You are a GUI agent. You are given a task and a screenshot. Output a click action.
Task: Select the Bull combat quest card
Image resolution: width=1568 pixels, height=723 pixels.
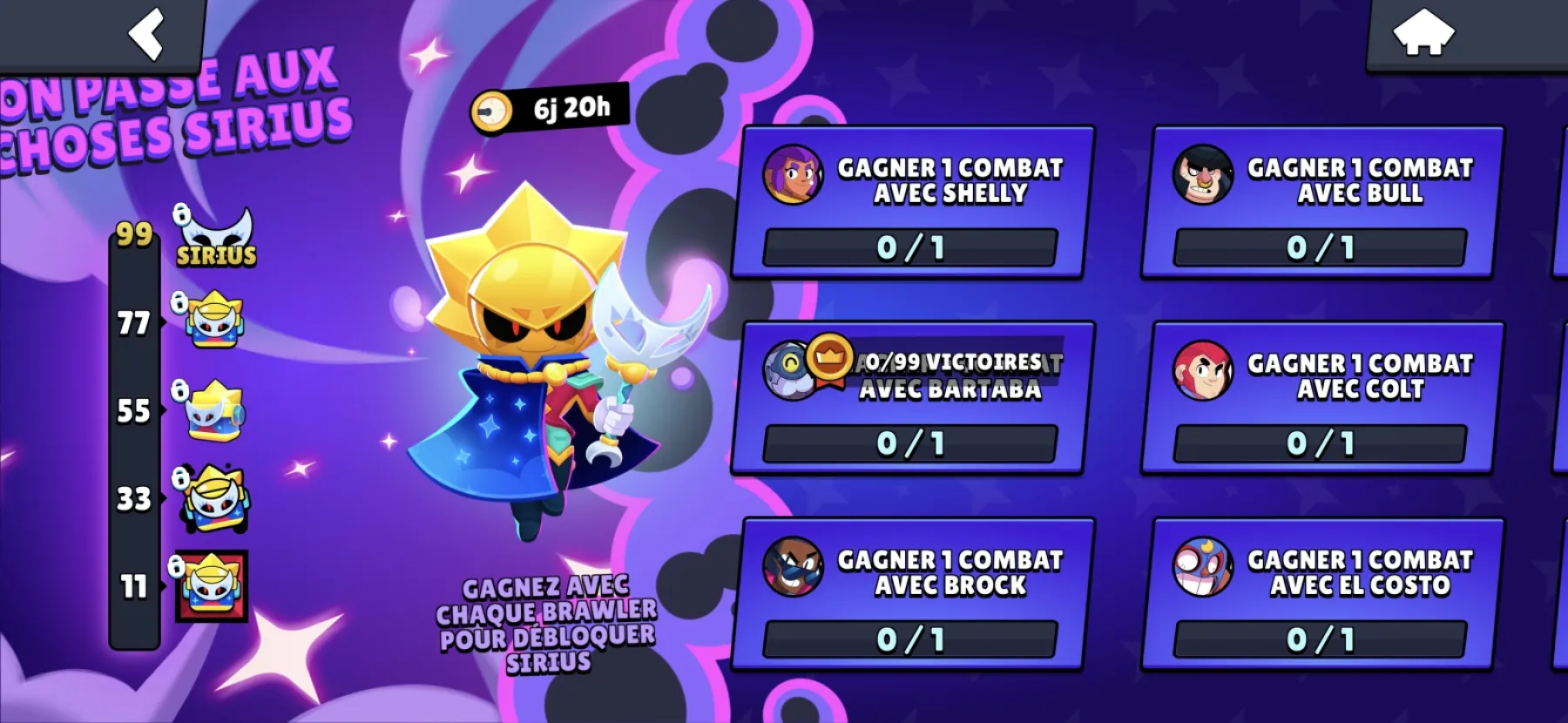click(1322, 202)
